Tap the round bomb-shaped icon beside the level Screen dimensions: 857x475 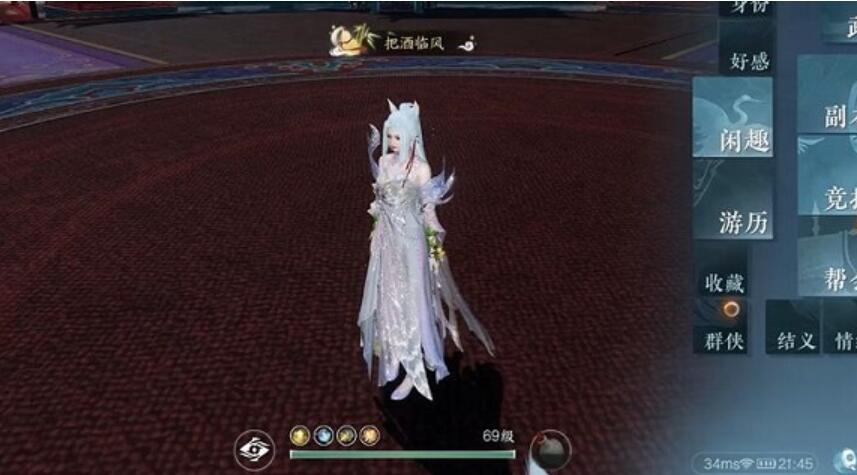click(548, 450)
